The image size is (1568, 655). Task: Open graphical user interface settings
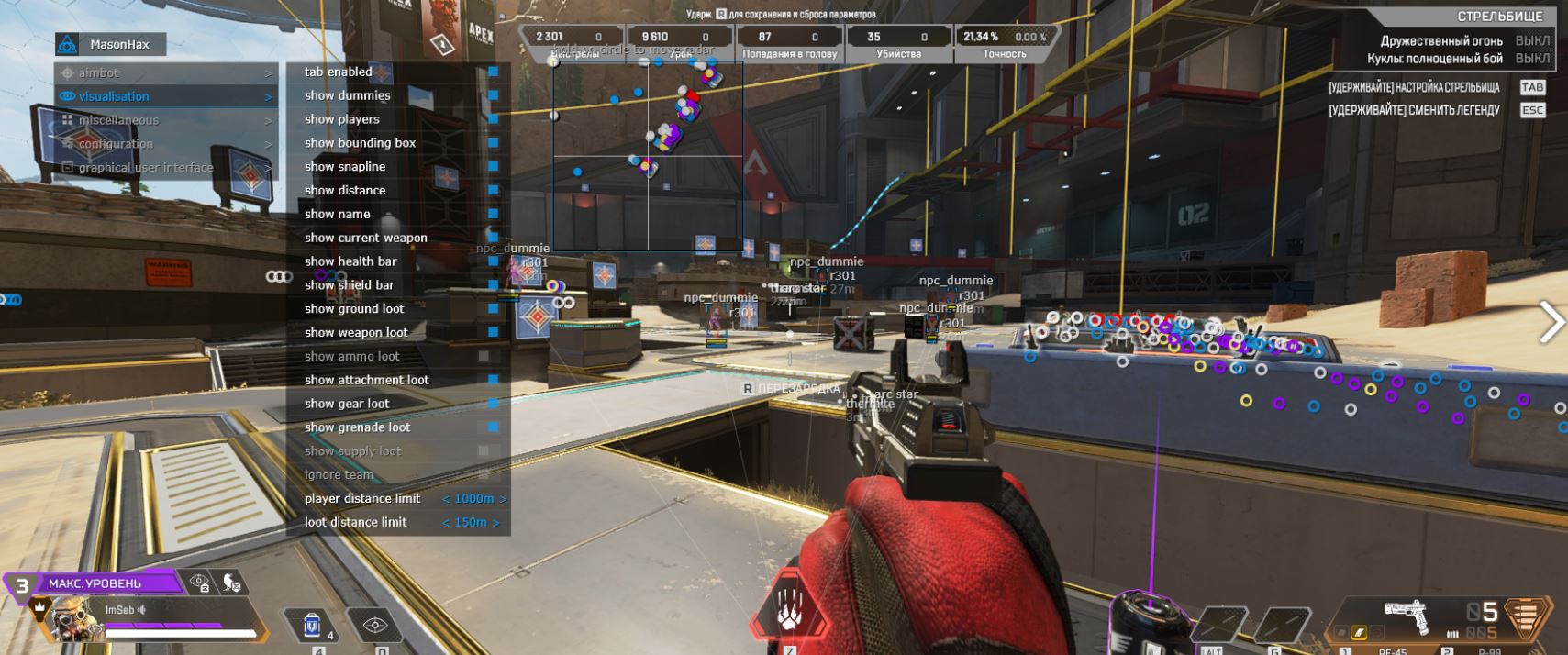click(x=145, y=168)
